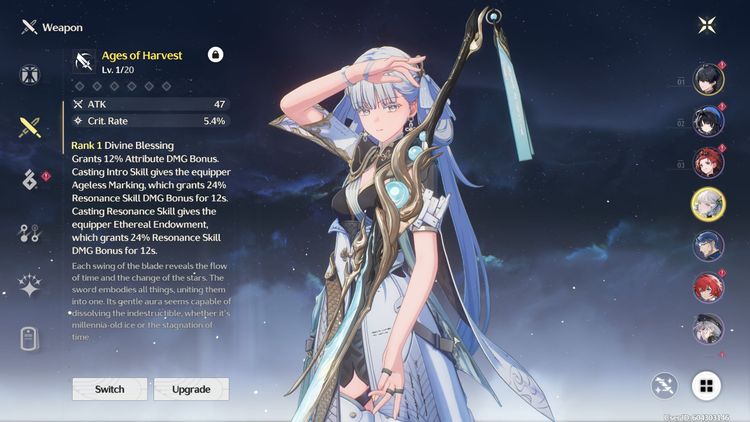Open the Echoes tab with red alert
Screen dimensions: 750x422
pos(29,180)
